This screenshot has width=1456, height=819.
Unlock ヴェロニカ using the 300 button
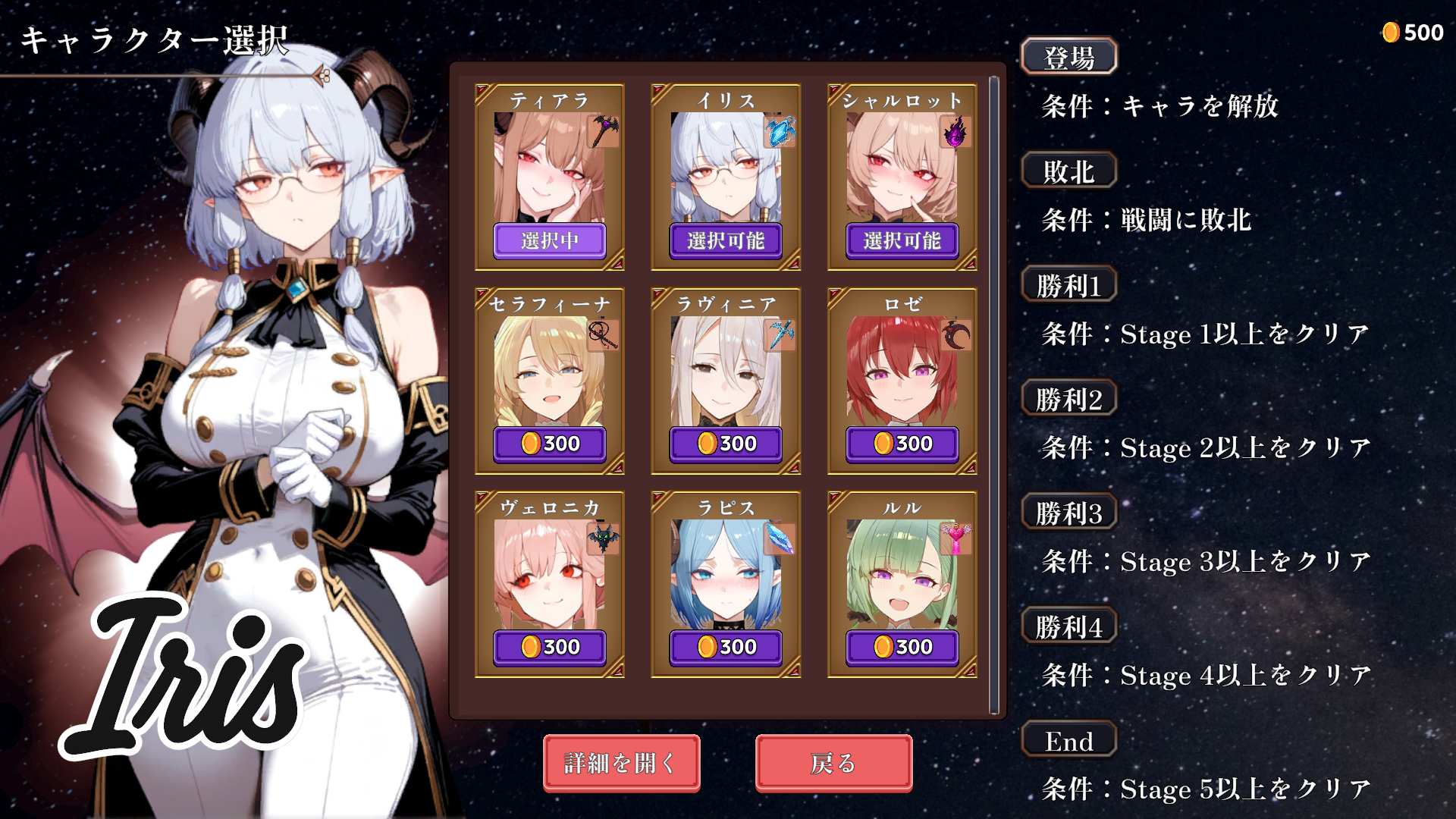coord(549,647)
